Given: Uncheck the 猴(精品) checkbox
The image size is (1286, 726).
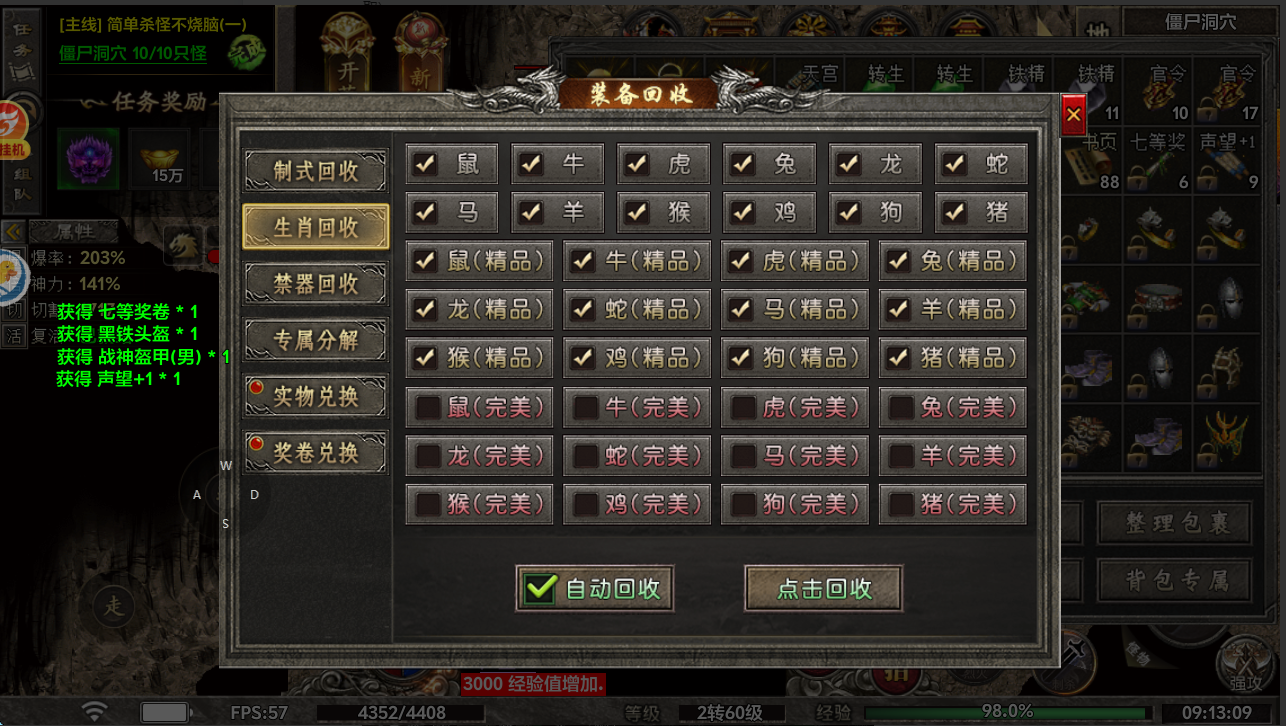Looking at the screenshot, I should point(427,357).
